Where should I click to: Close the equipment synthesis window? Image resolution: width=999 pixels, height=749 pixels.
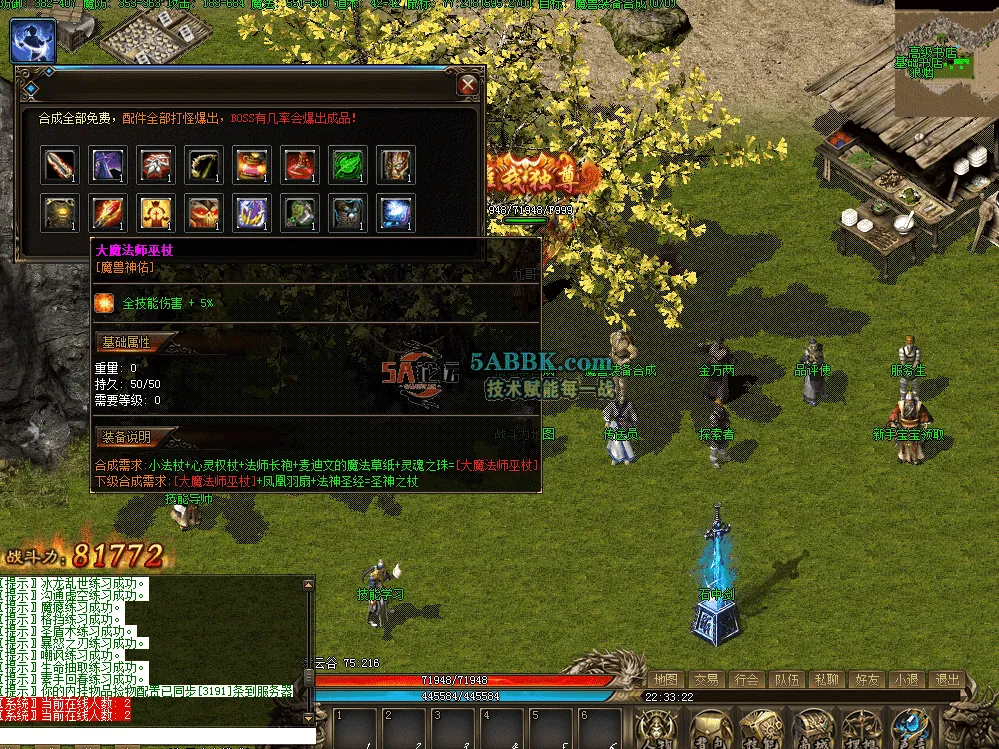click(x=467, y=85)
